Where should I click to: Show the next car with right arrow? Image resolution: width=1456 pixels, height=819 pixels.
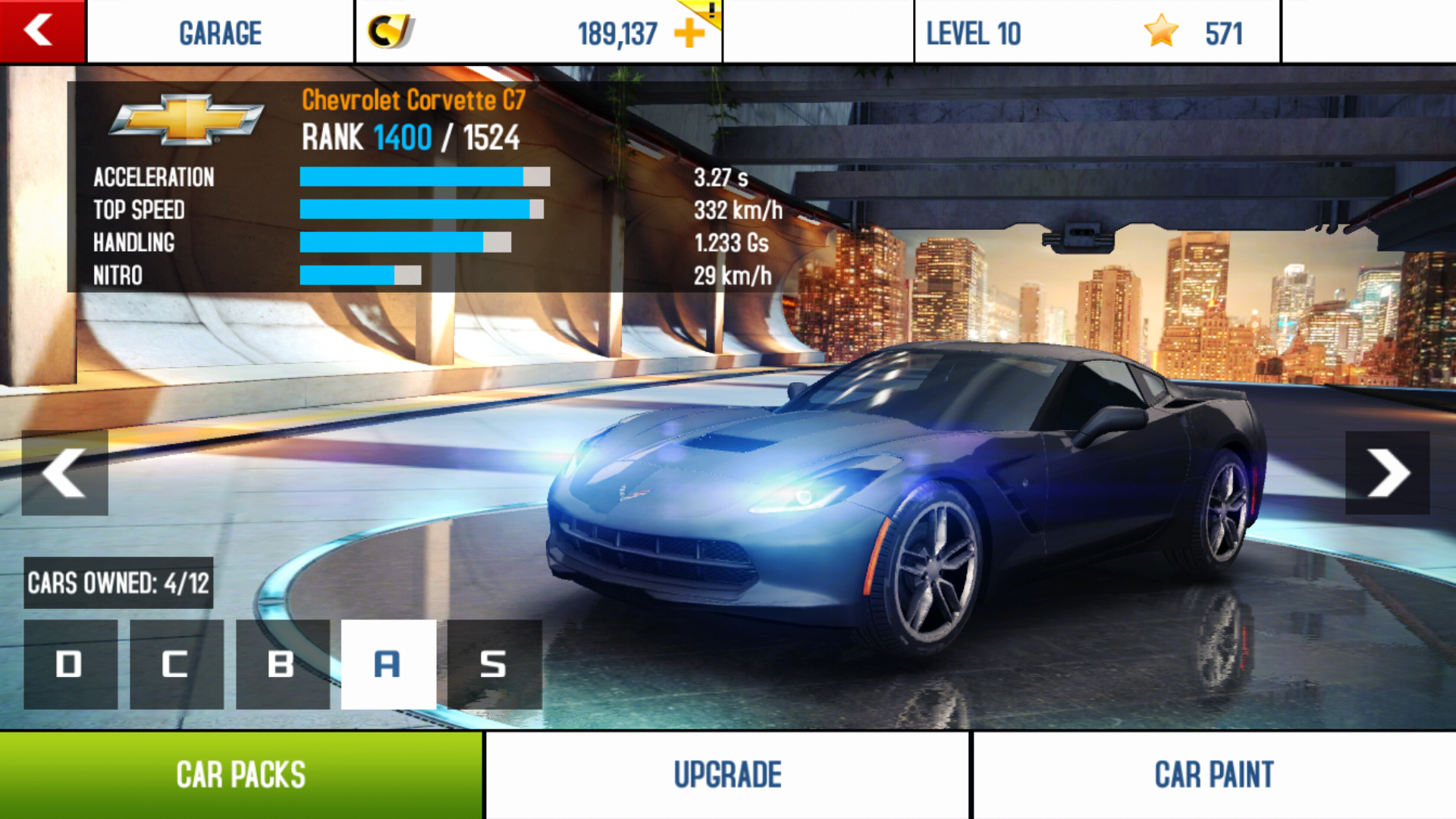[1387, 472]
